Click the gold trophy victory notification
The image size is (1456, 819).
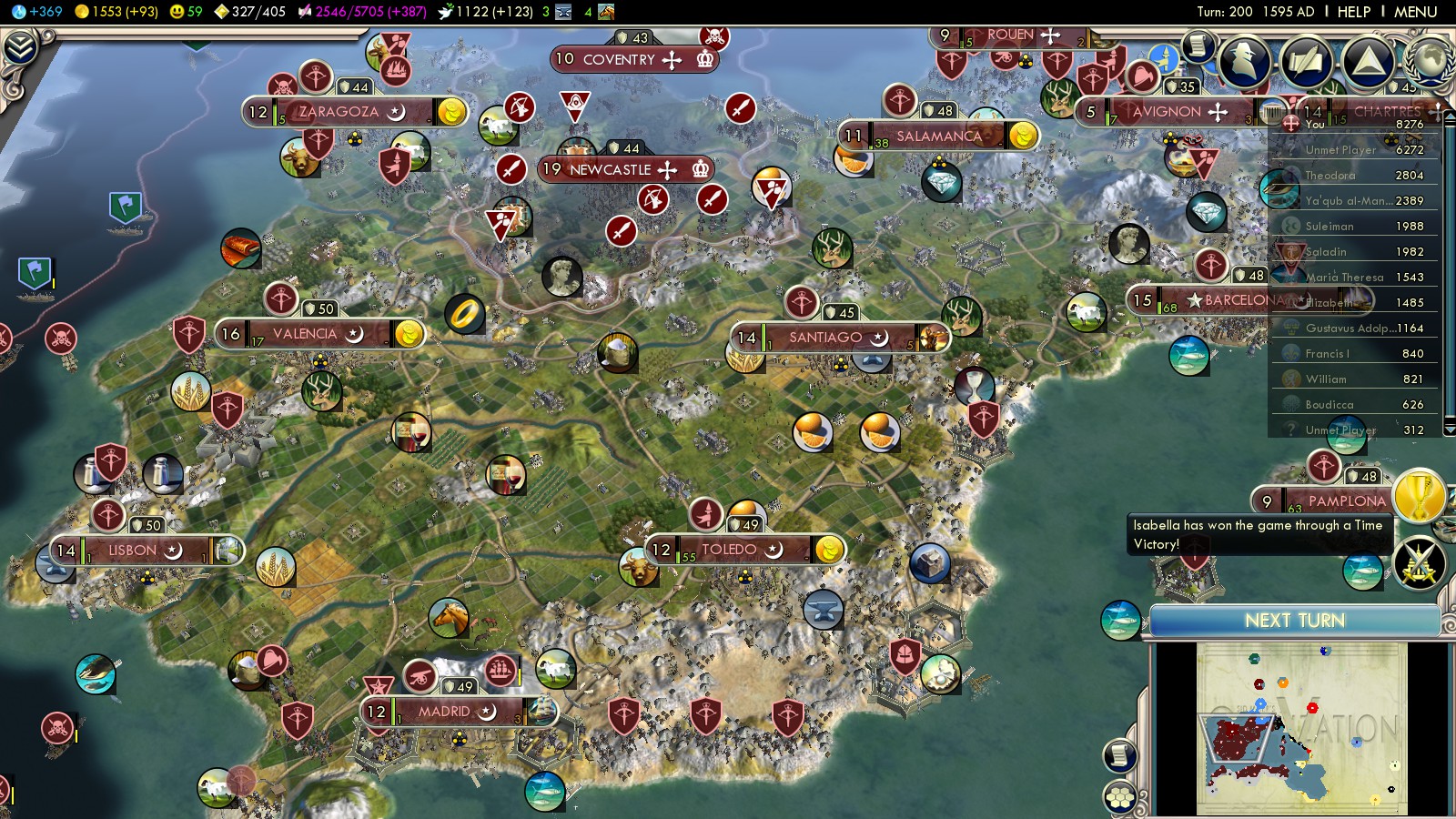[1418, 496]
